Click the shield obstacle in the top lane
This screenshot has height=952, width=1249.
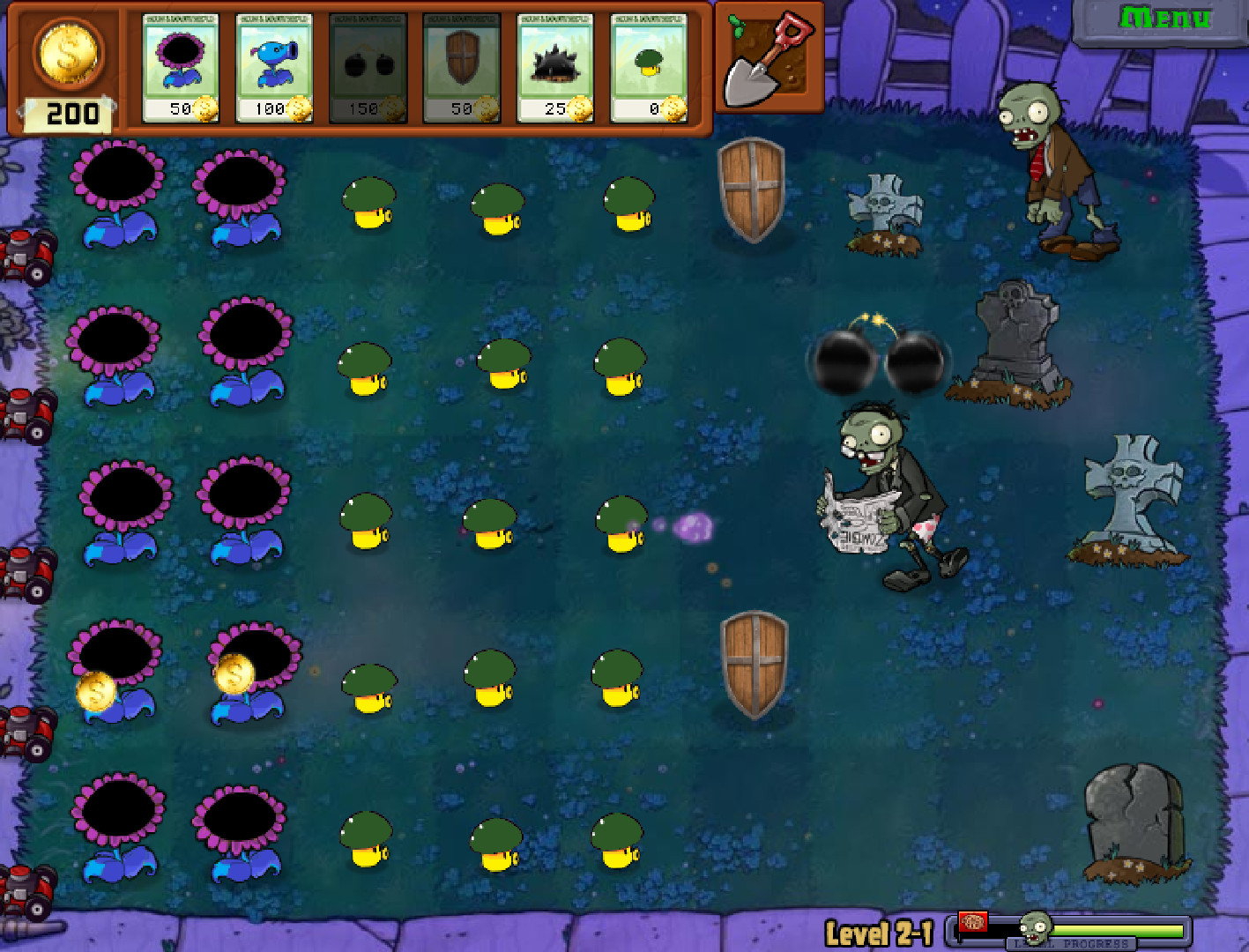(753, 190)
